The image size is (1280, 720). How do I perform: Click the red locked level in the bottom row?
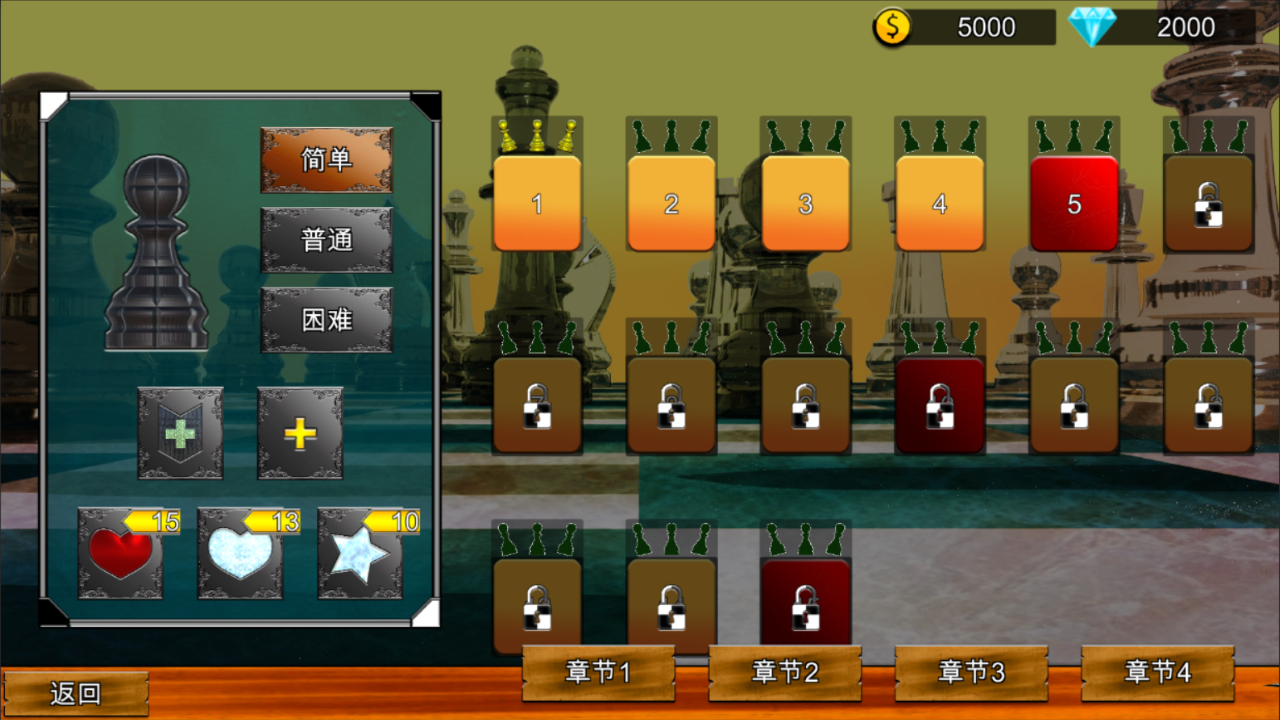pos(805,599)
